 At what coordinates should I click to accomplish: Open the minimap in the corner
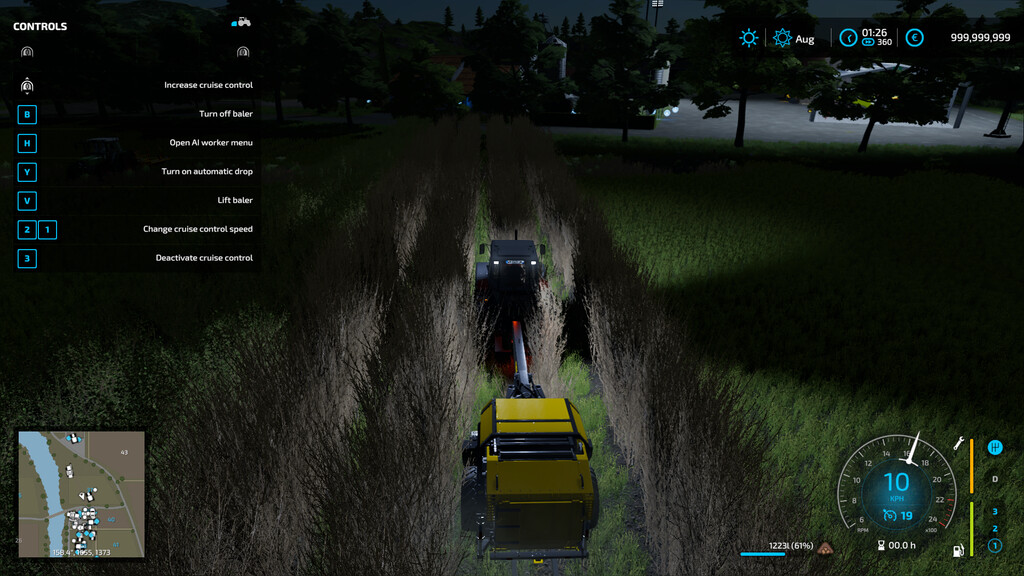(x=81, y=494)
